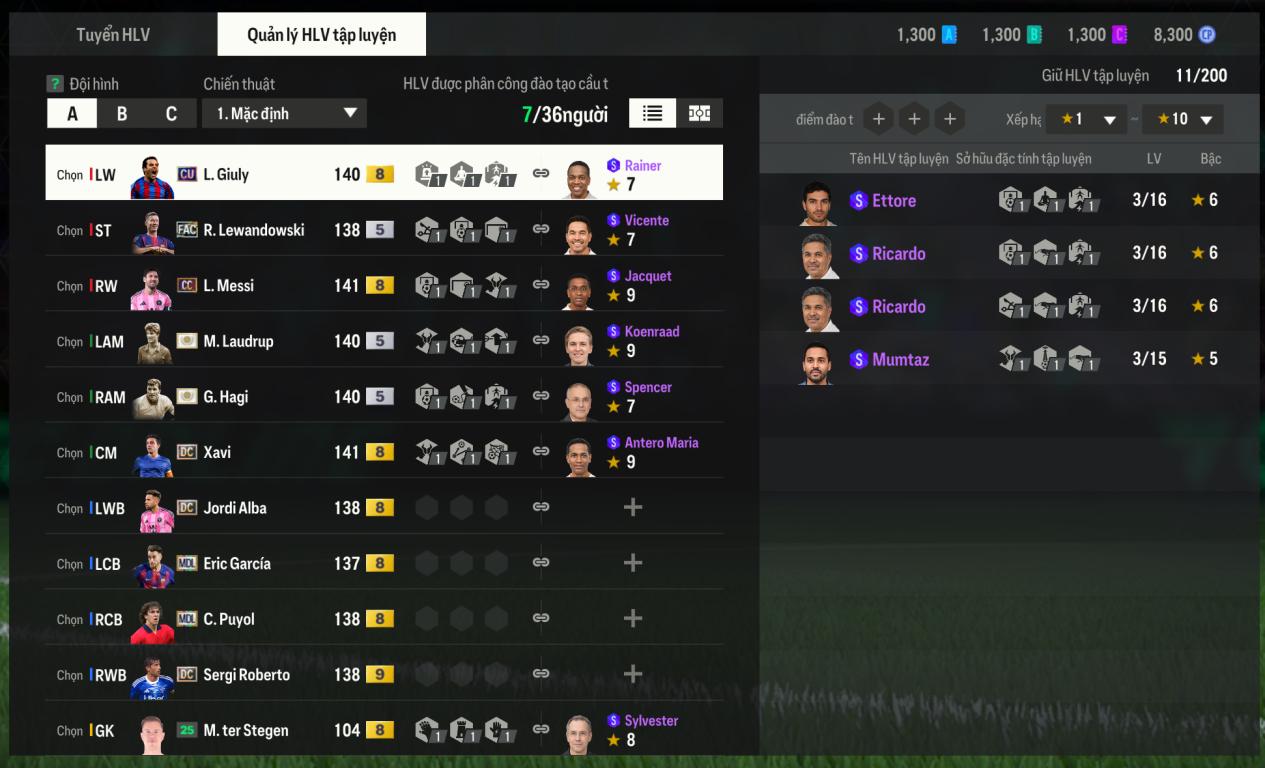Open the minimum star rank dropdown
Image resolution: width=1265 pixels, height=768 pixels.
click(x=1086, y=120)
